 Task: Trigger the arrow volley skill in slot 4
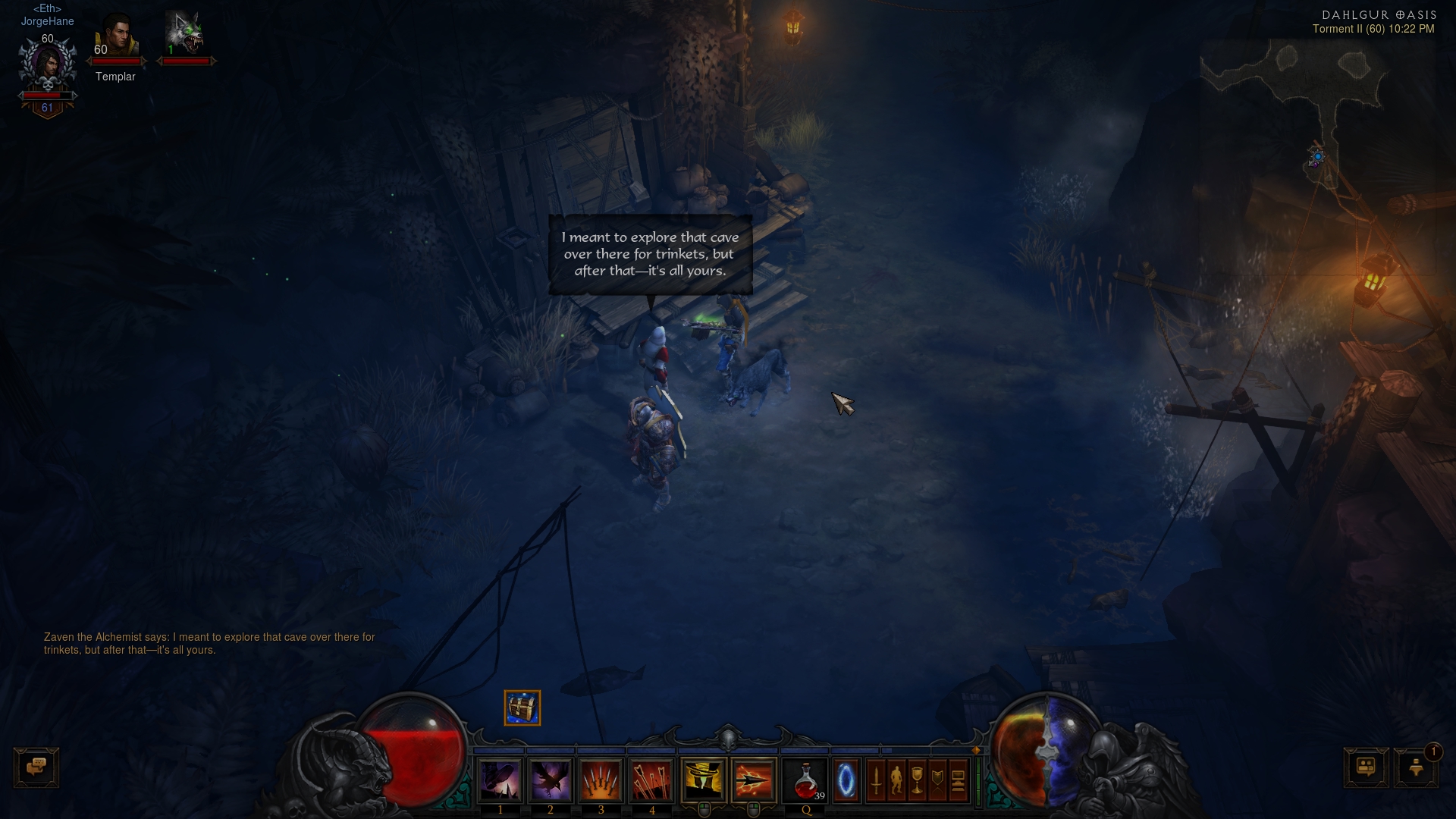pyautogui.click(x=651, y=780)
